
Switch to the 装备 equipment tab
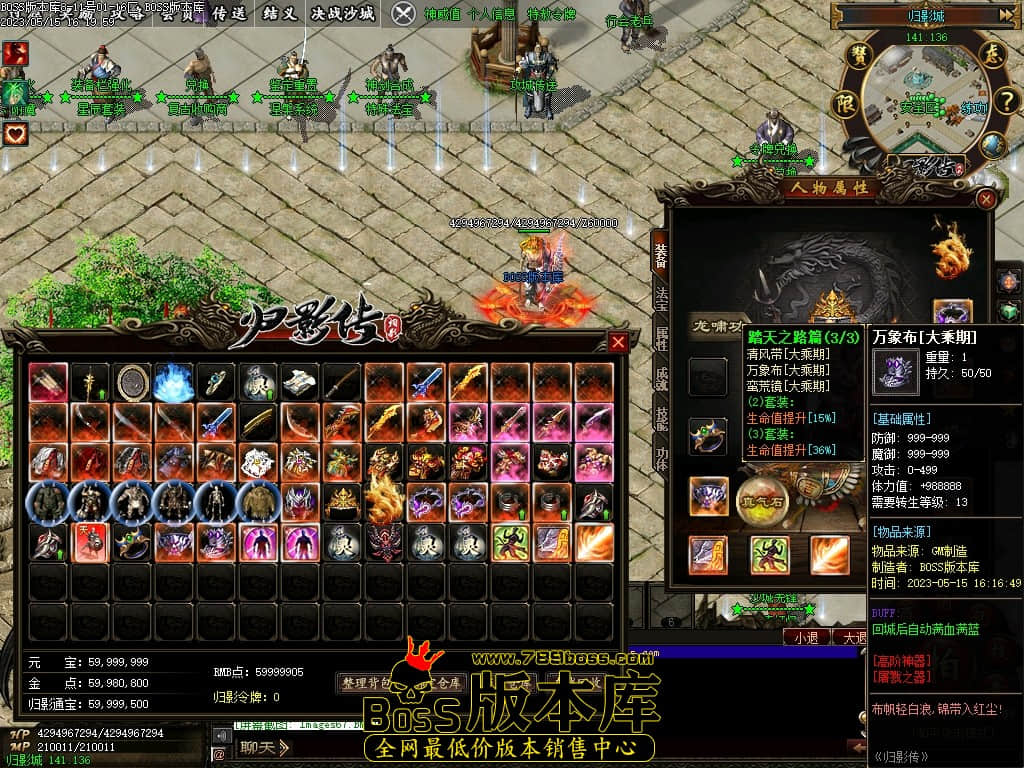[660, 256]
